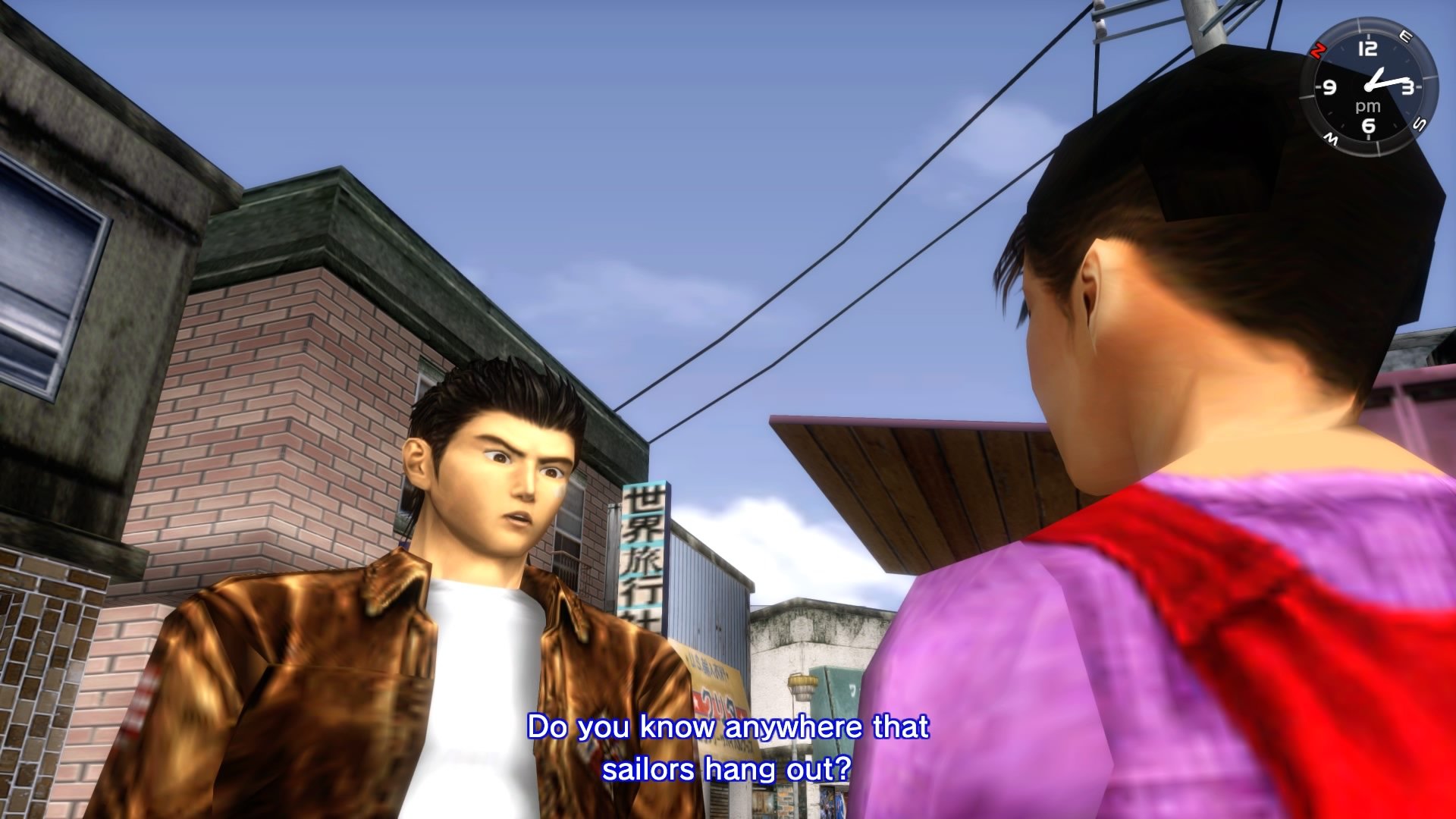Select the red N compass marker

1318,51
